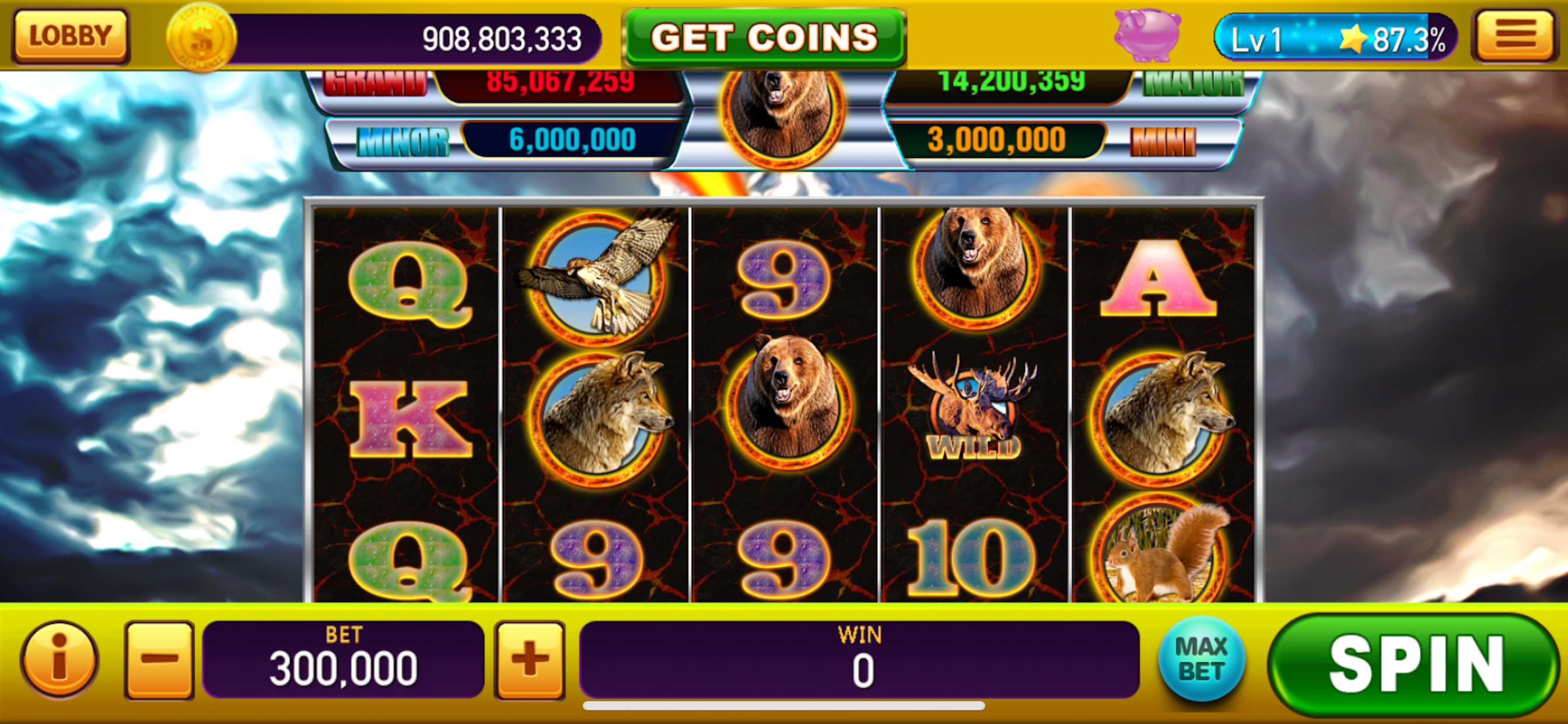Return to the Lobby
The height and width of the screenshot is (724, 1568).
(71, 36)
